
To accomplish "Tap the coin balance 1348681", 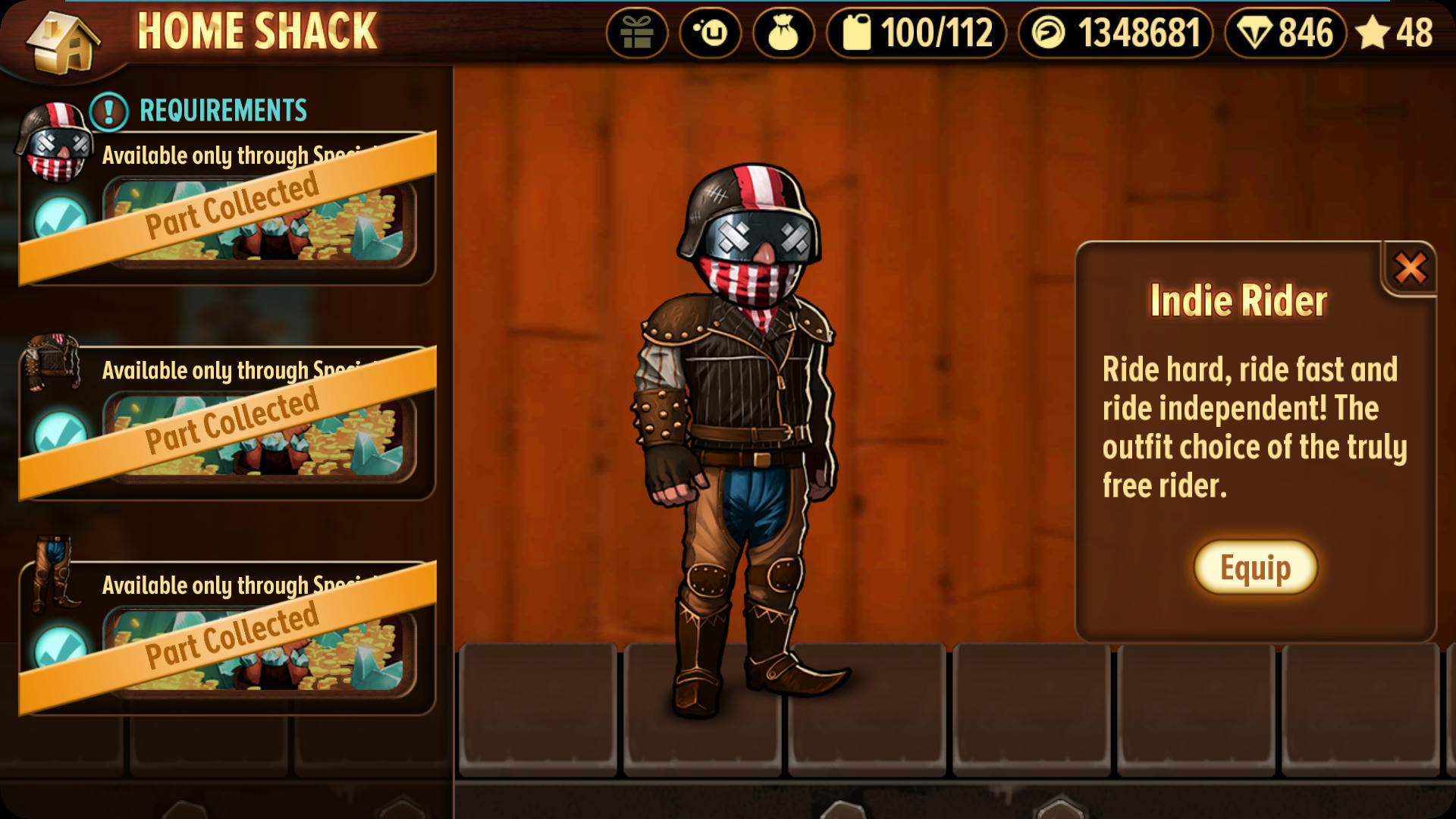I will point(1116,33).
